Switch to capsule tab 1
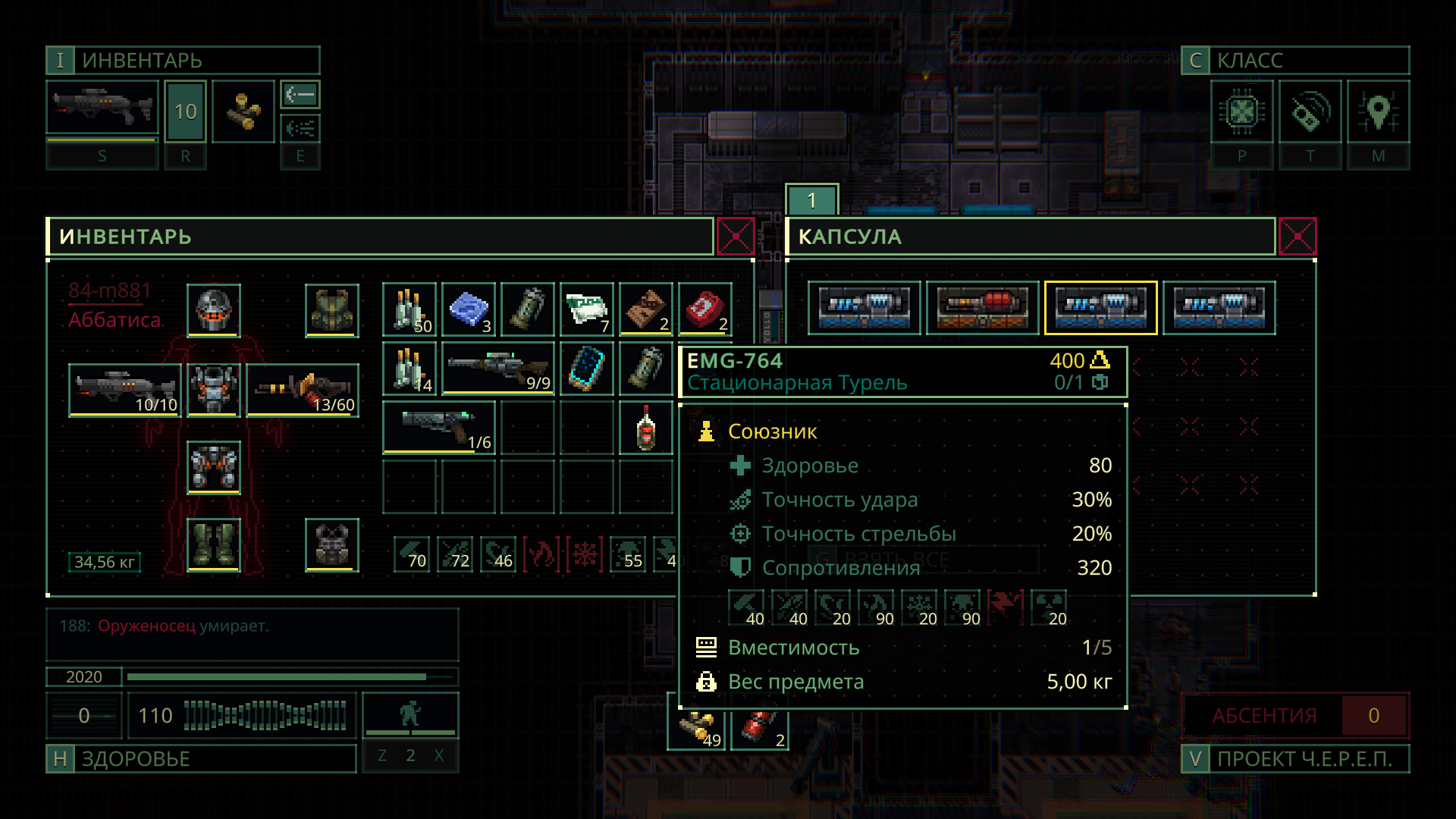Image resolution: width=1456 pixels, height=819 pixels. pyautogui.click(x=811, y=200)
